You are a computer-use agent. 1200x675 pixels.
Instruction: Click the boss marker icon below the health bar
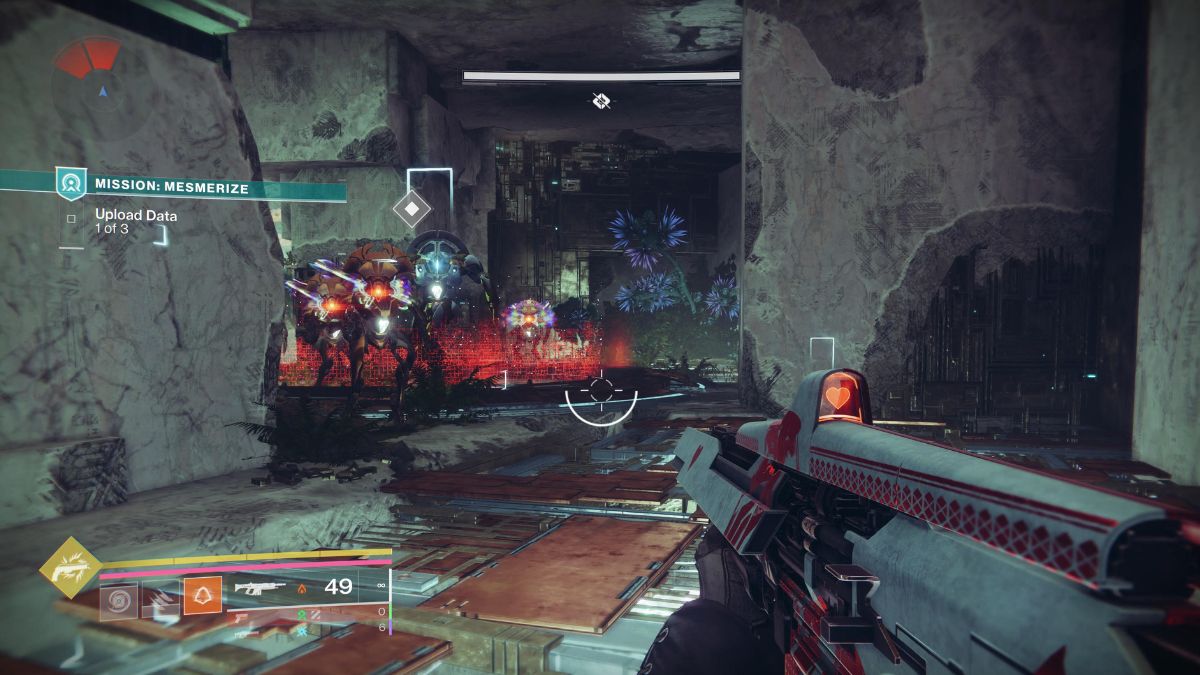point(600,100)
